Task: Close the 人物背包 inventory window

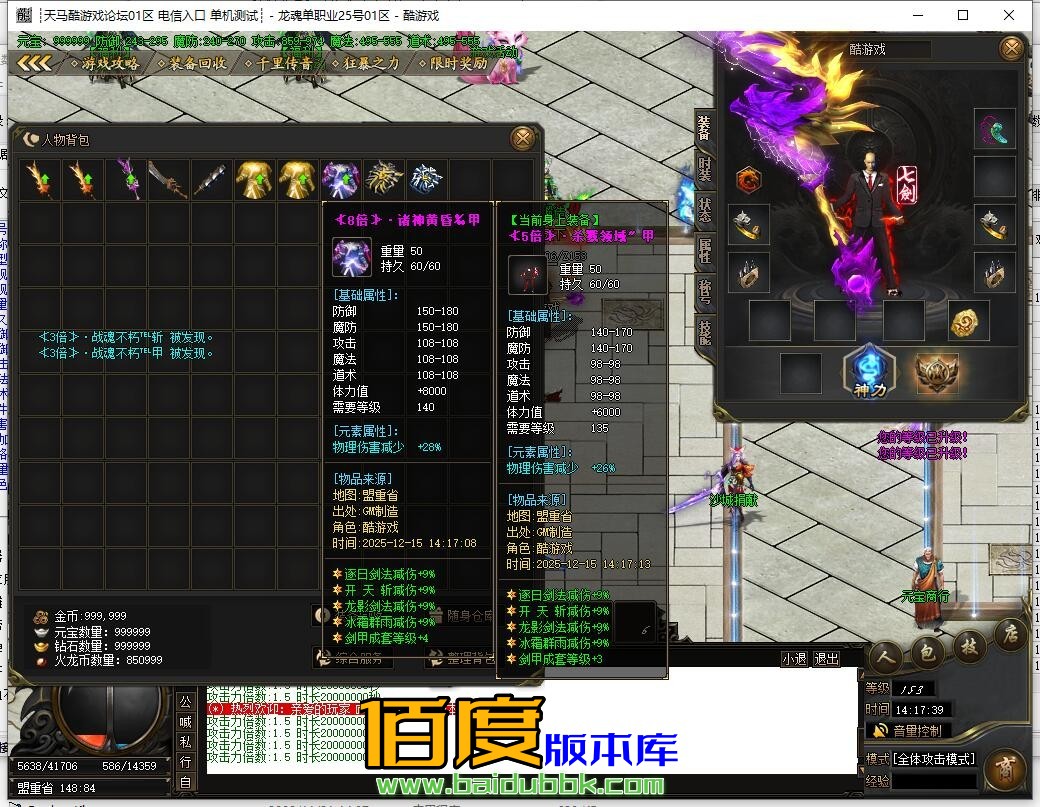Action: click(x=521, y=138)
